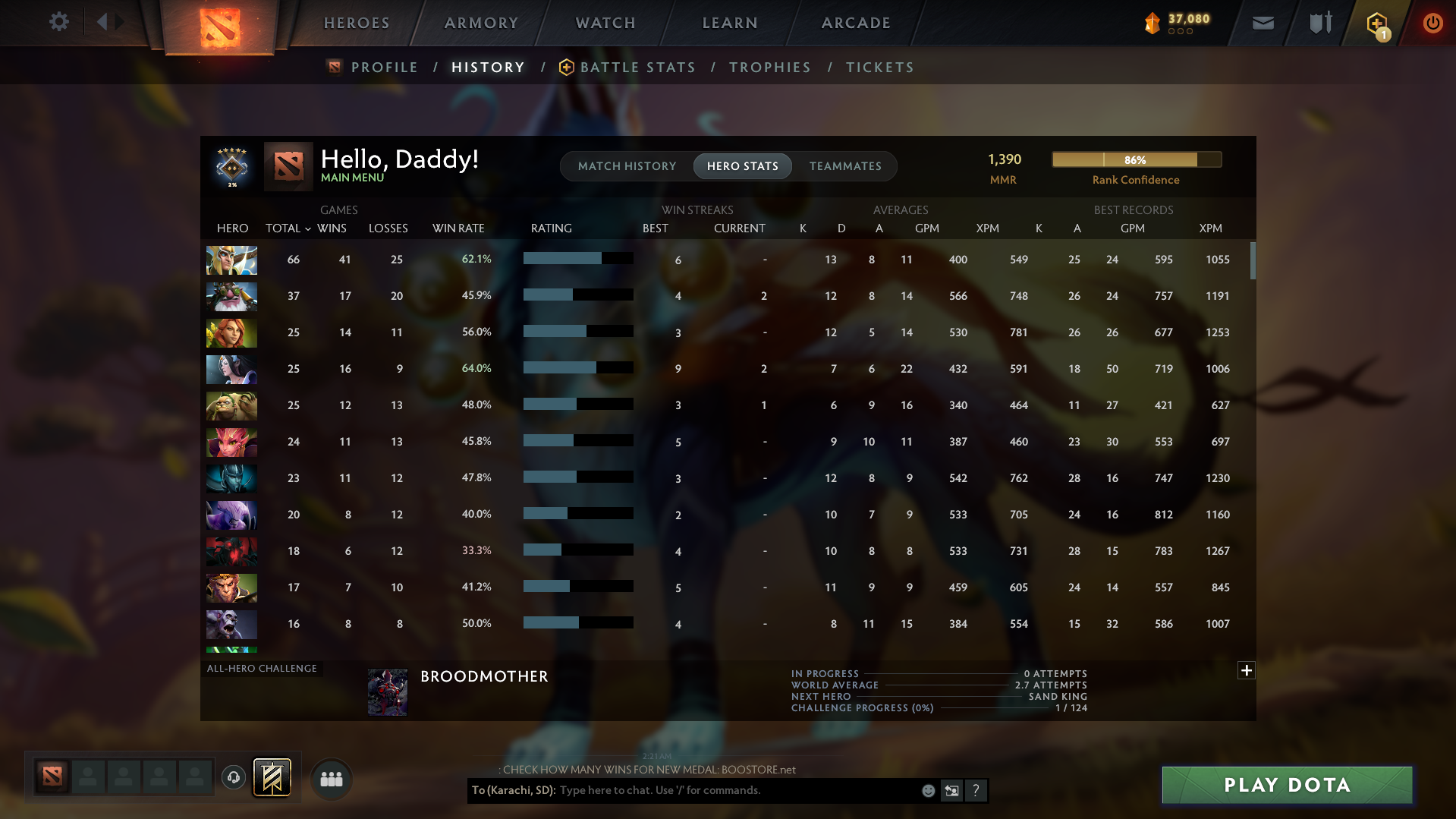The width and height of the screenshot is (1456, 819).
Task: Open the settings gear icon
Action: [58, 22]
